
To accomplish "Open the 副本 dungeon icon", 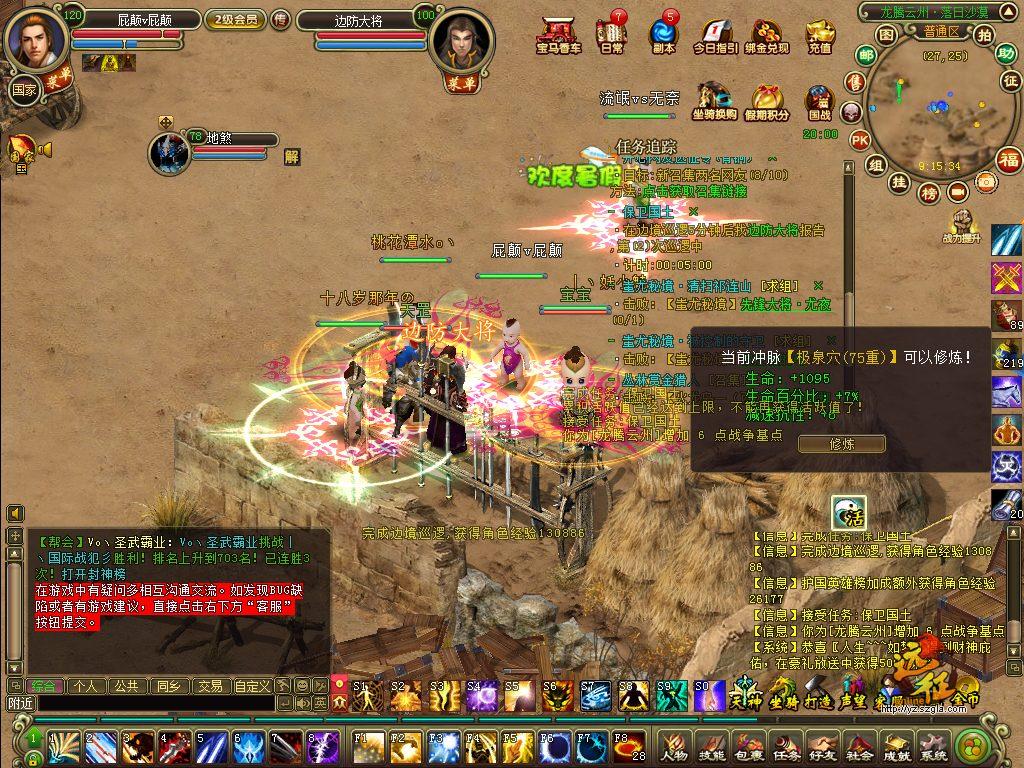I will coord(663,35).
